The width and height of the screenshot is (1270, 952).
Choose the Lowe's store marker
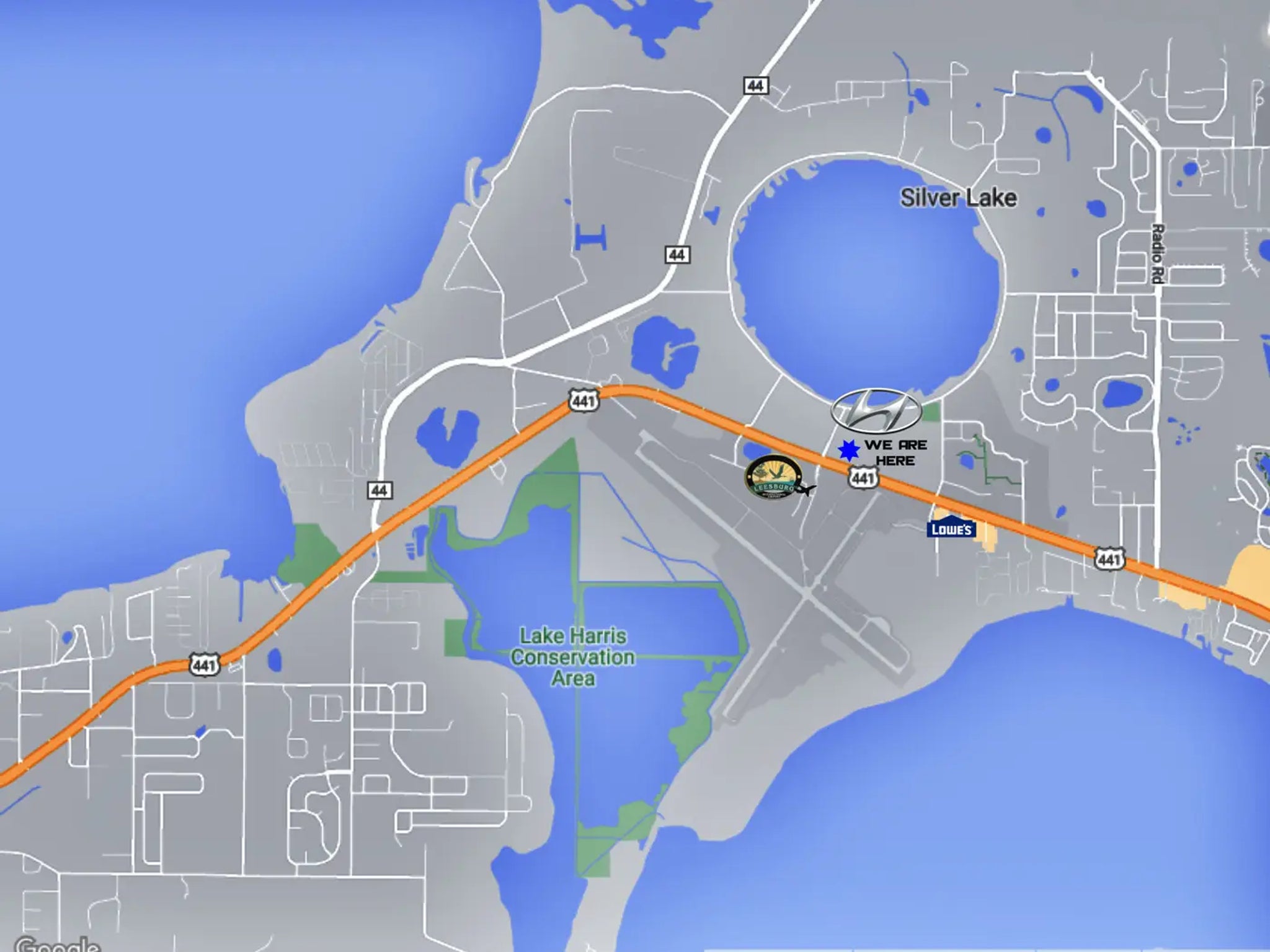[951, 529]
